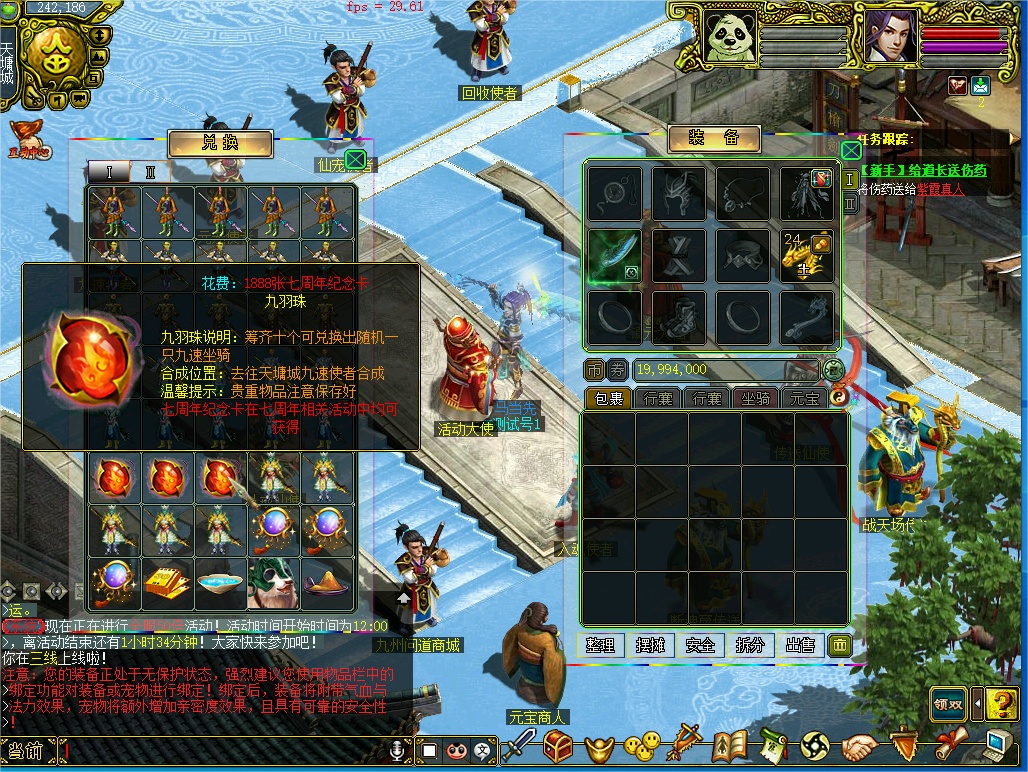Click the 领双 button
Screen dimensions: 1028x772
click(948, 704)
